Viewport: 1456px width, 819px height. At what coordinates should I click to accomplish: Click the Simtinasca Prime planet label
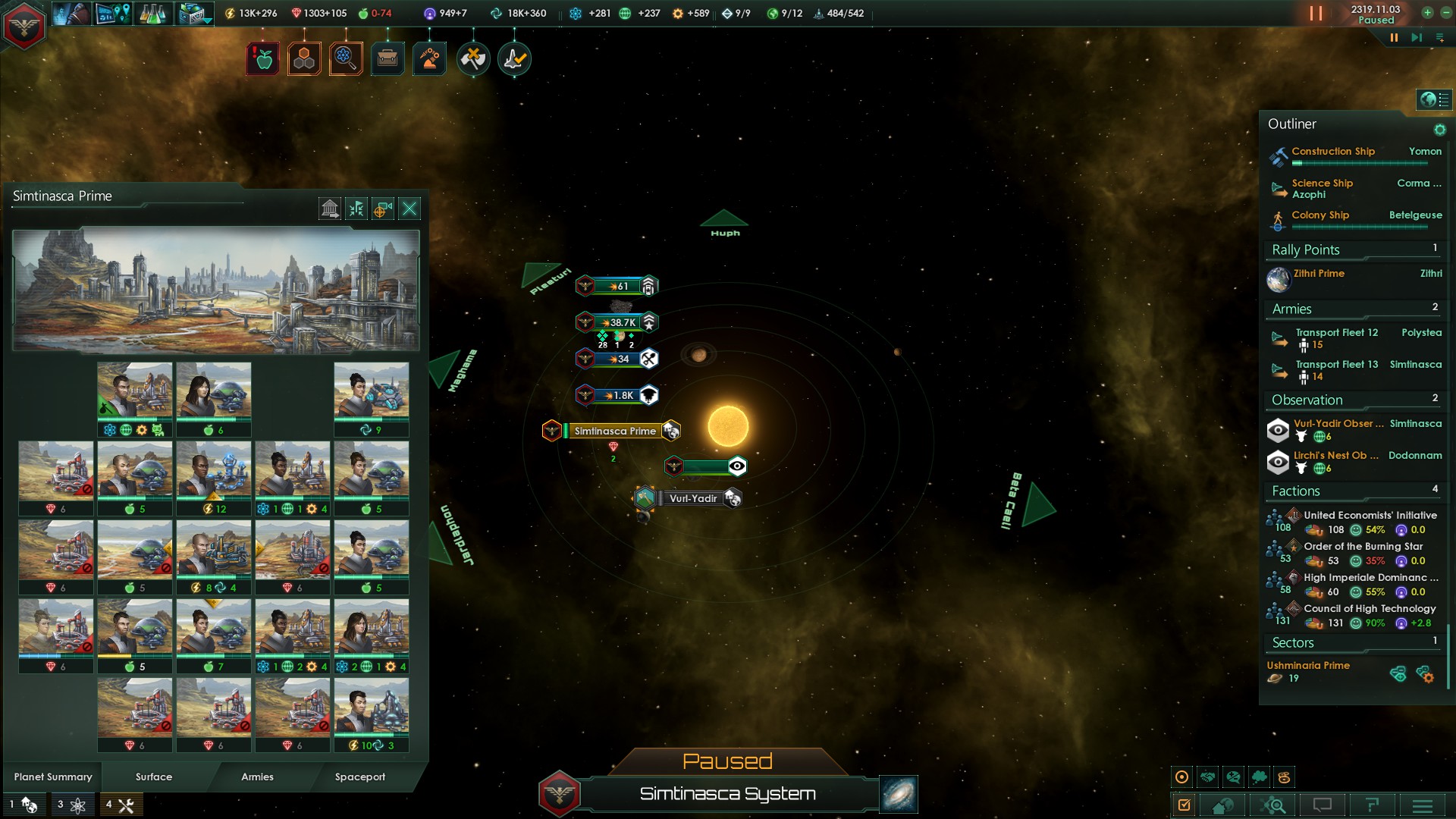tap(614, 431)
